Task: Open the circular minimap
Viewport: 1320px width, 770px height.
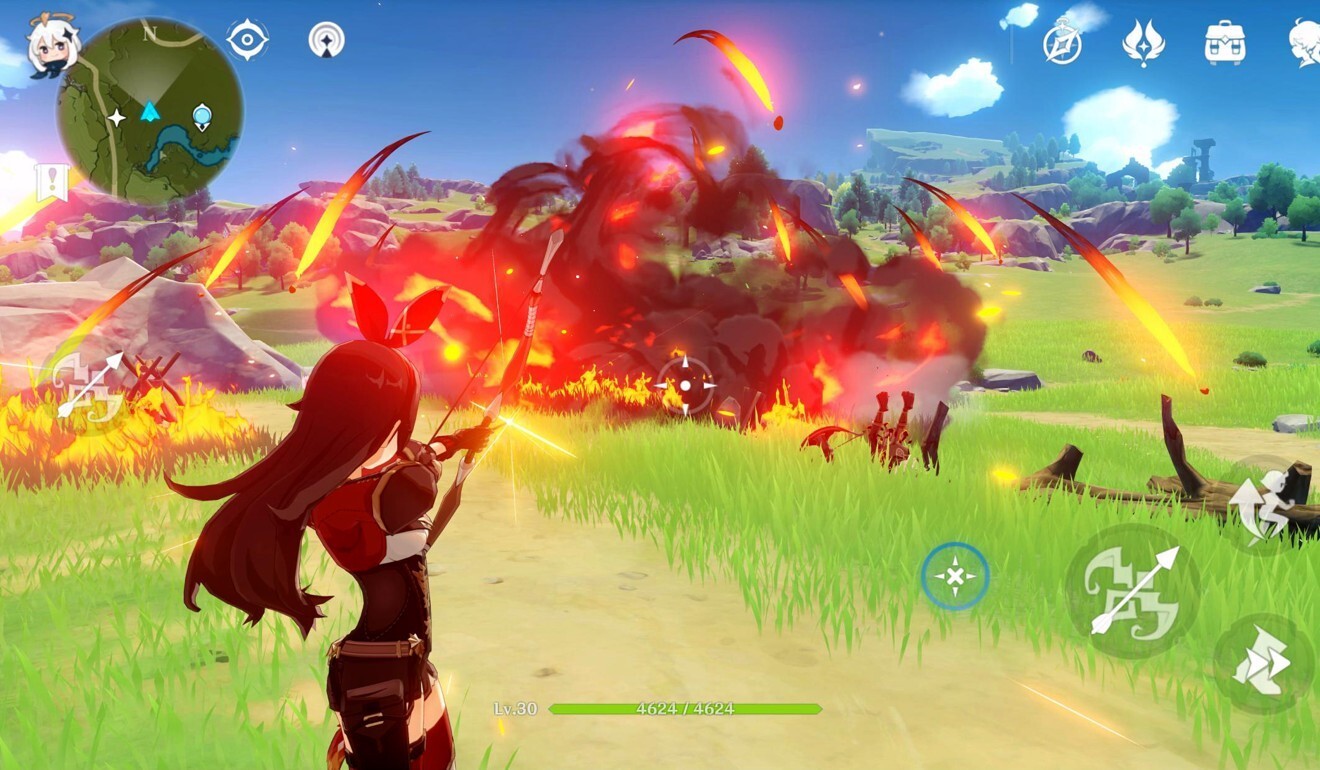Action: tap(150, 112)
